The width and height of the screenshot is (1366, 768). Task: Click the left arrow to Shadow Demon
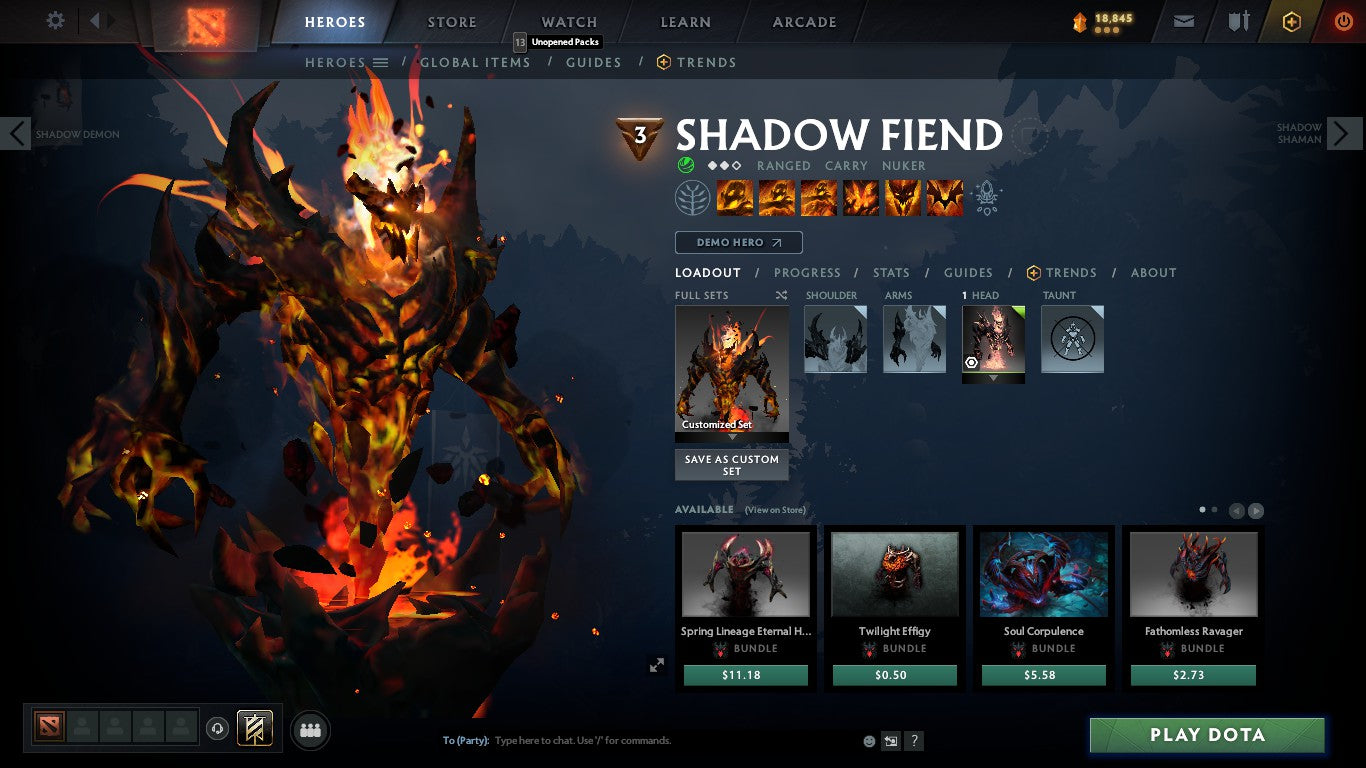[15, 133]
